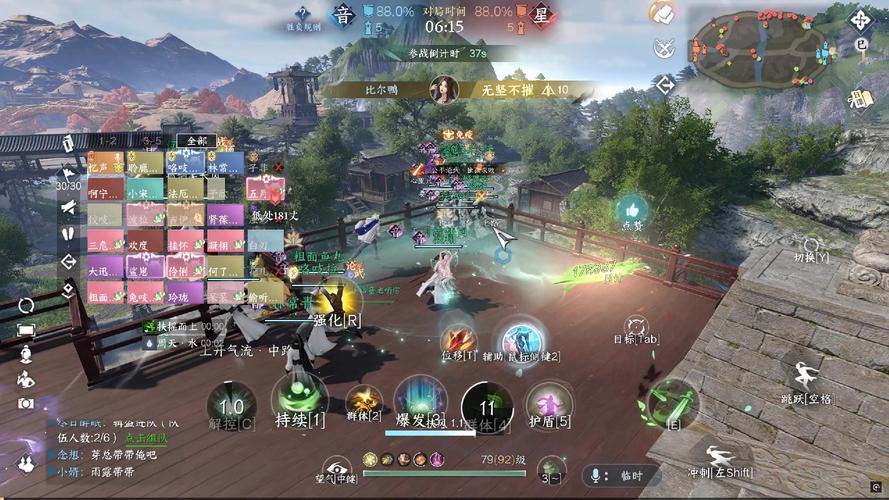Screen dimensions: 889x500
Task: Toggle the 望气 eye skill
Action: click(x=337, y=466)
